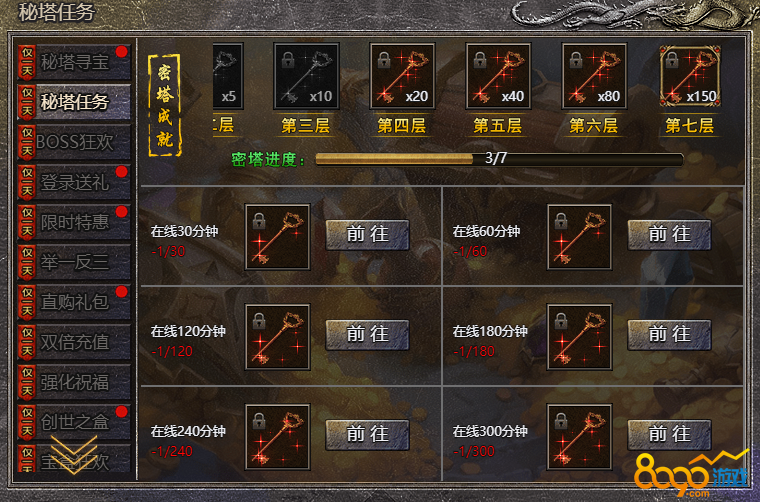Open the 秘塔寻宝 tab
This screenshot has width=760, height=502.
click(x=74, y=62)
